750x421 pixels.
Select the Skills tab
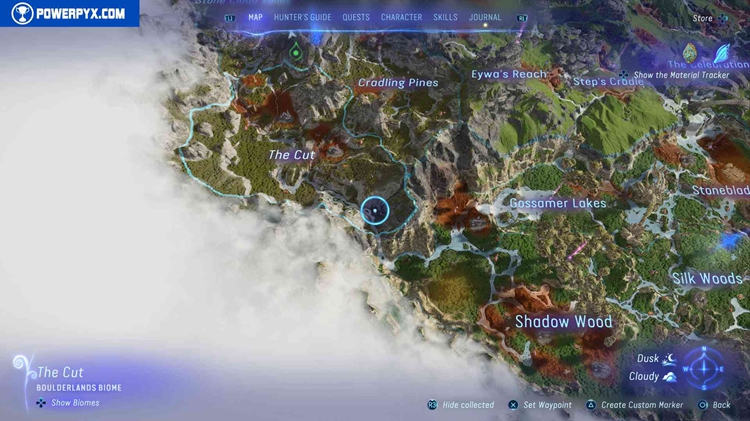pos(445,17)
